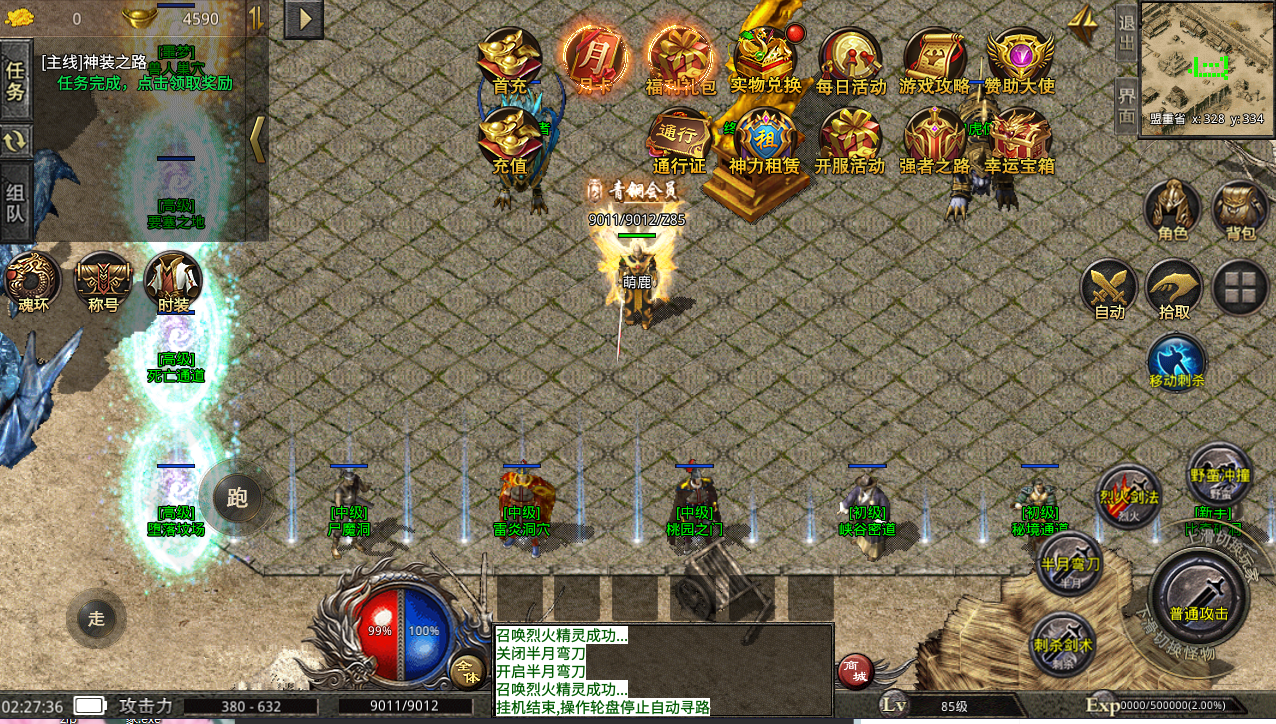This screenshot has height=724, width=1276.
Task: Click the 退出 exit button
Action: pyautogui.click(x=1126, y=33)
